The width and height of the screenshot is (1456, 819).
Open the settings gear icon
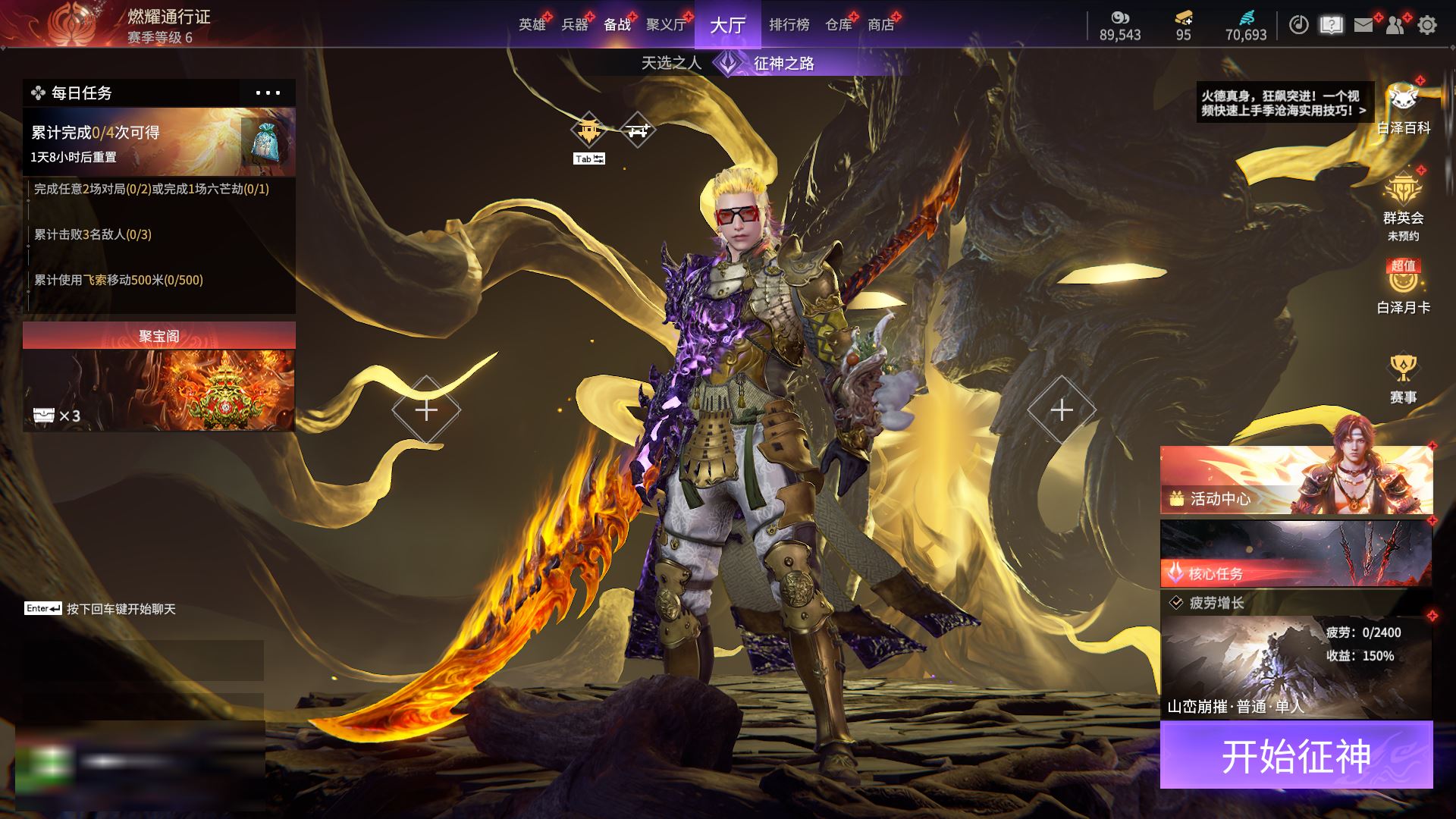coord(1426,26)
